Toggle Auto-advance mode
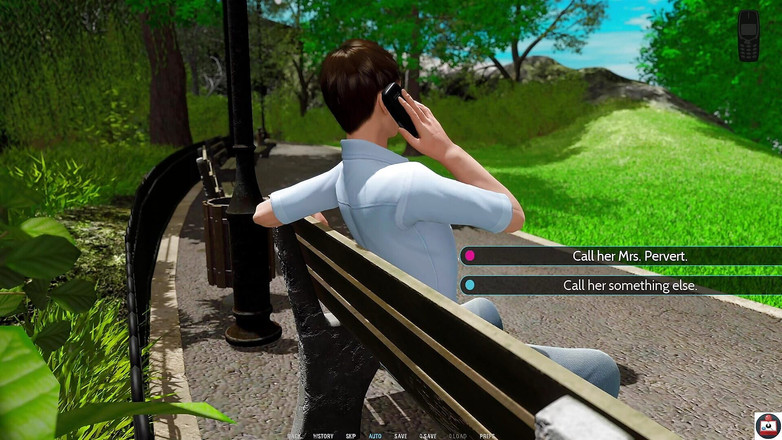Viewport: 782px width, 440px height. point(375,436)
